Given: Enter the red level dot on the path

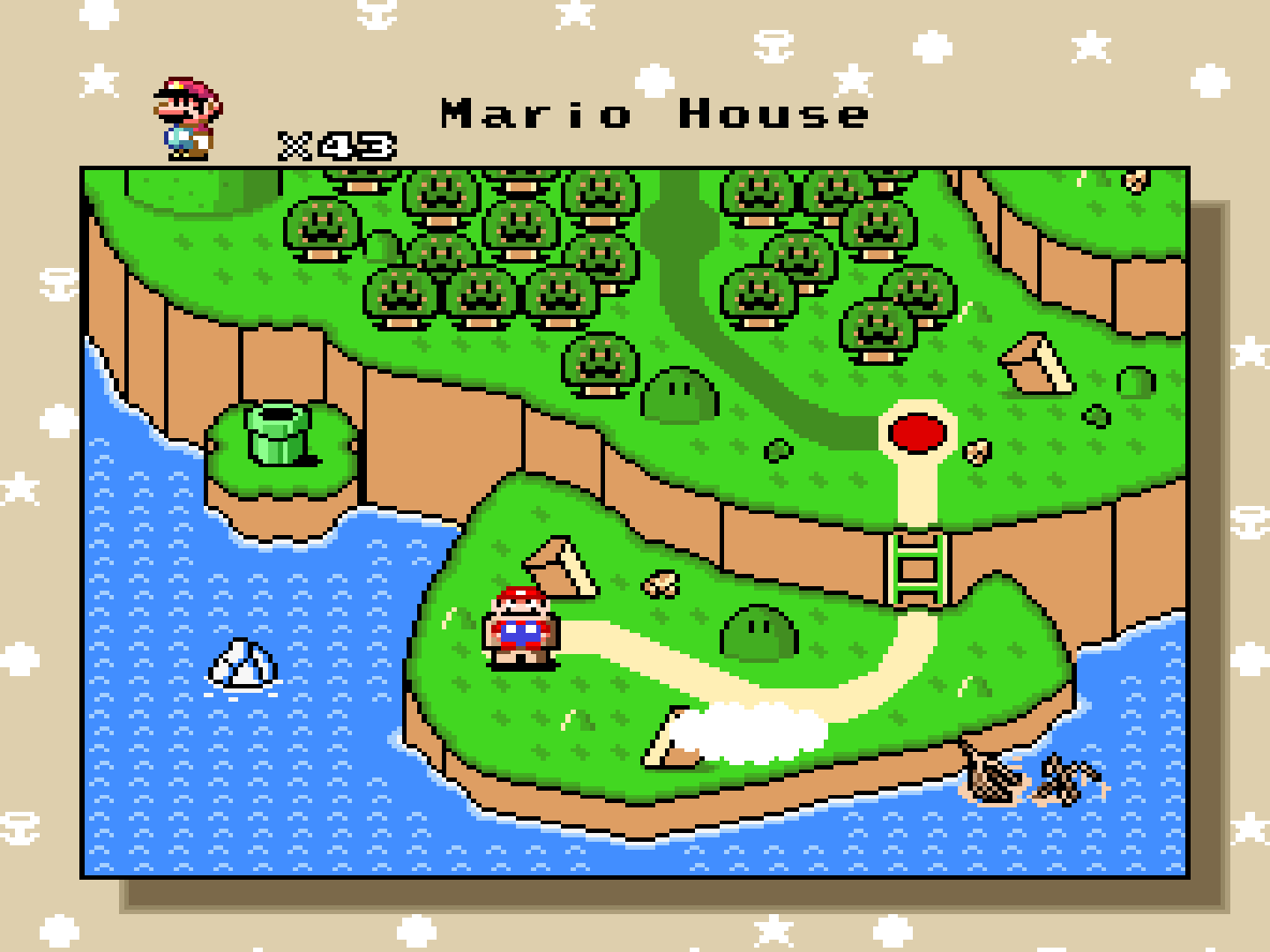Looking at the screenshot, I should [917, 432].
